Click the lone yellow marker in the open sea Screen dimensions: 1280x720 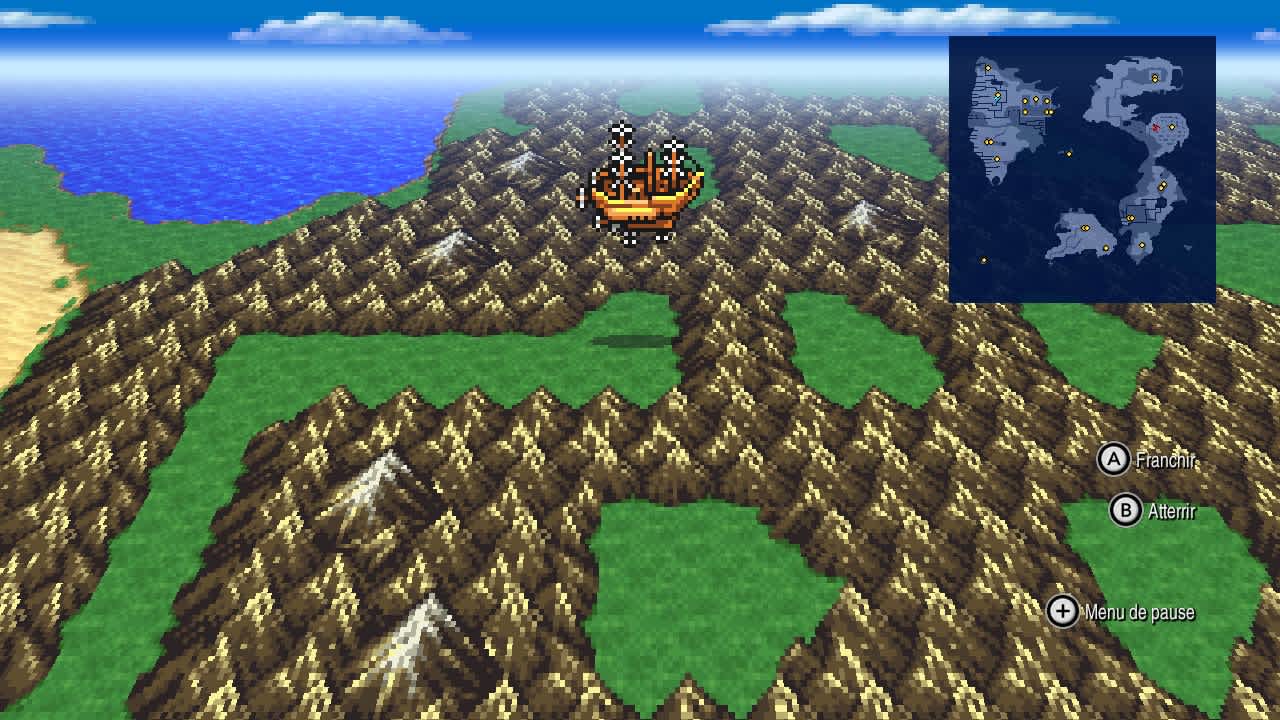coord(1069,153)
